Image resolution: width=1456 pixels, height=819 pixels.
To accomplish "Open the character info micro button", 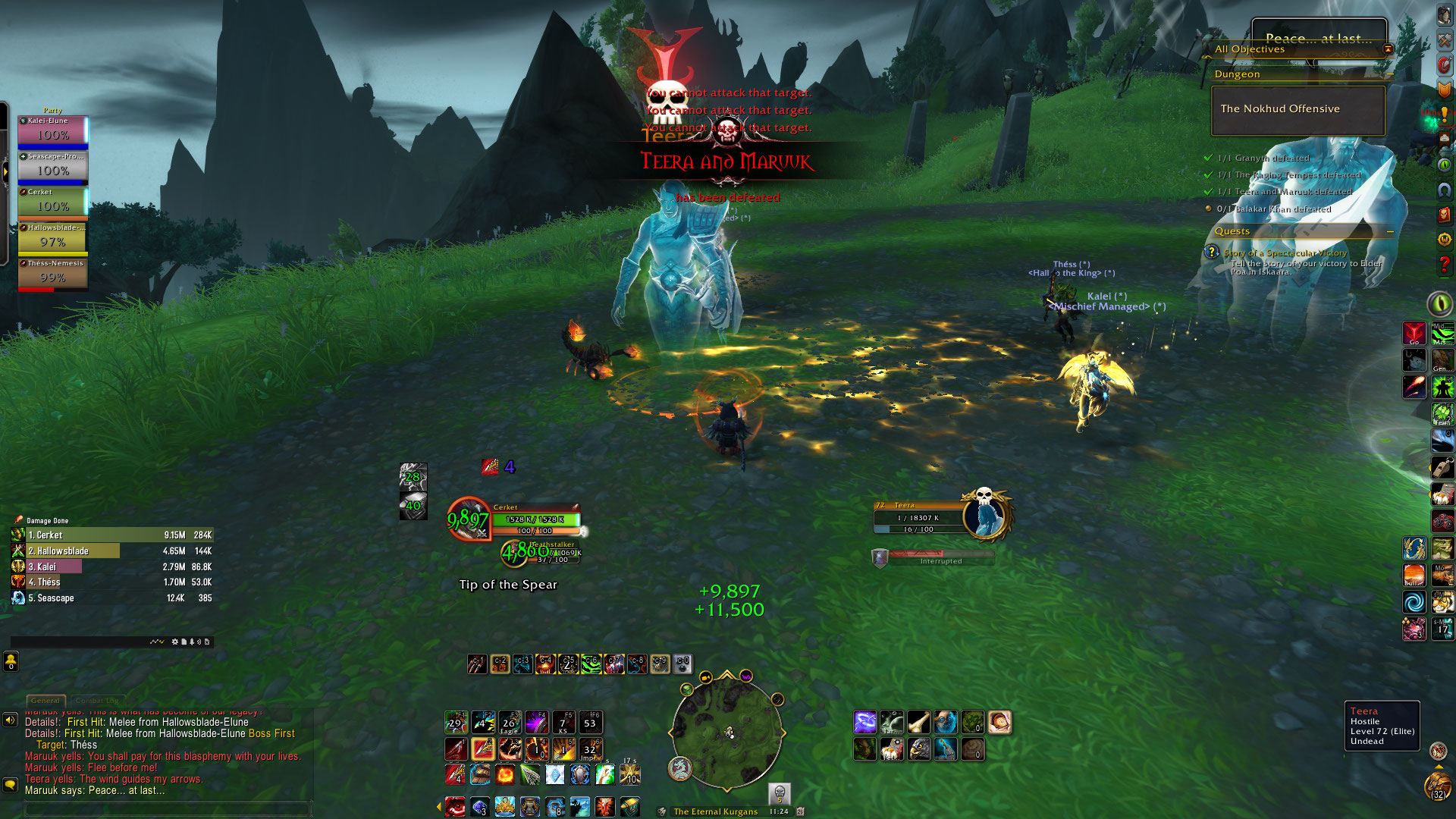I will coord(1445,16).
